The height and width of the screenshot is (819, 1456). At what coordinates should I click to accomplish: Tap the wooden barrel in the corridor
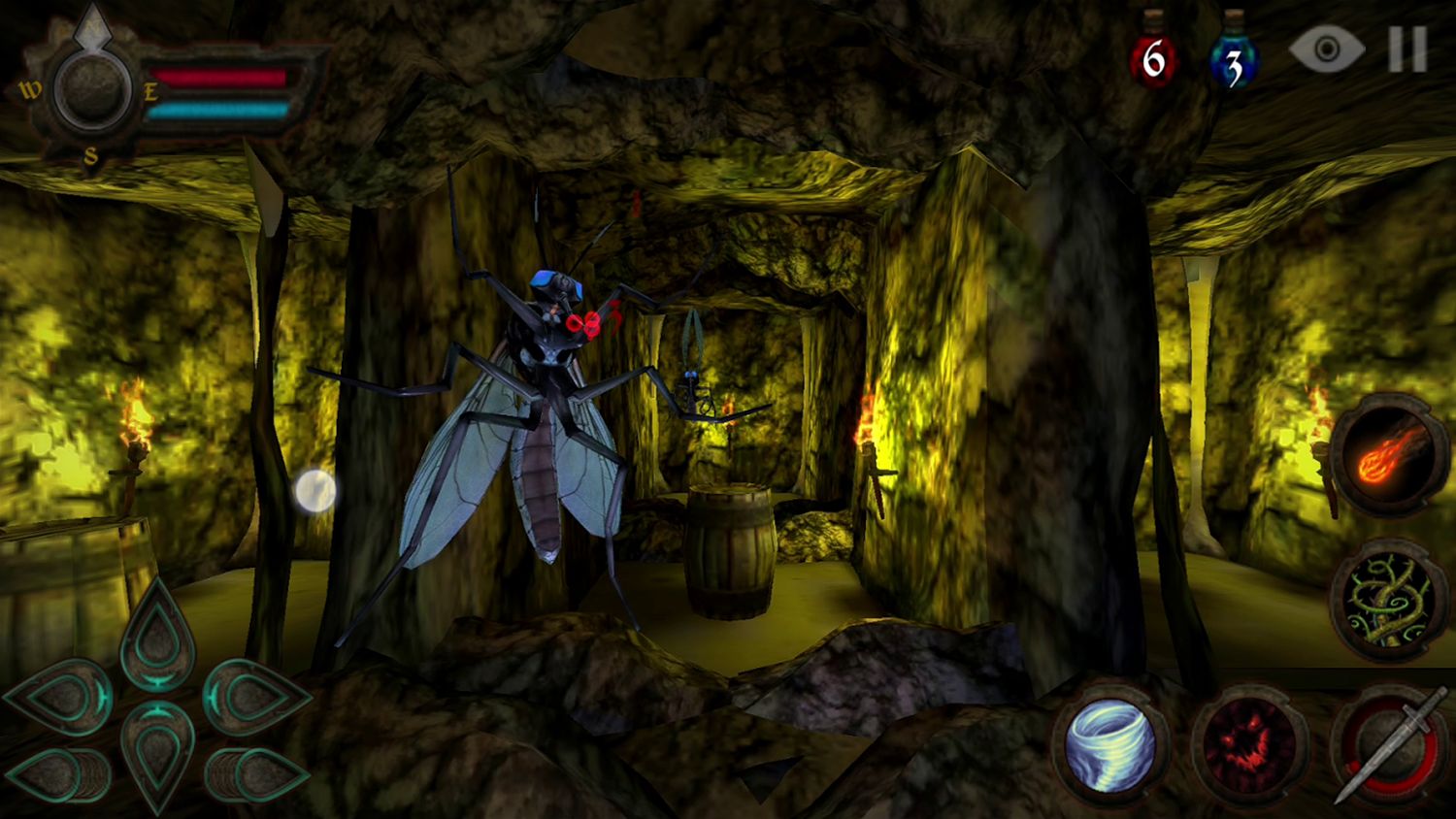click(x=728, y=550)
